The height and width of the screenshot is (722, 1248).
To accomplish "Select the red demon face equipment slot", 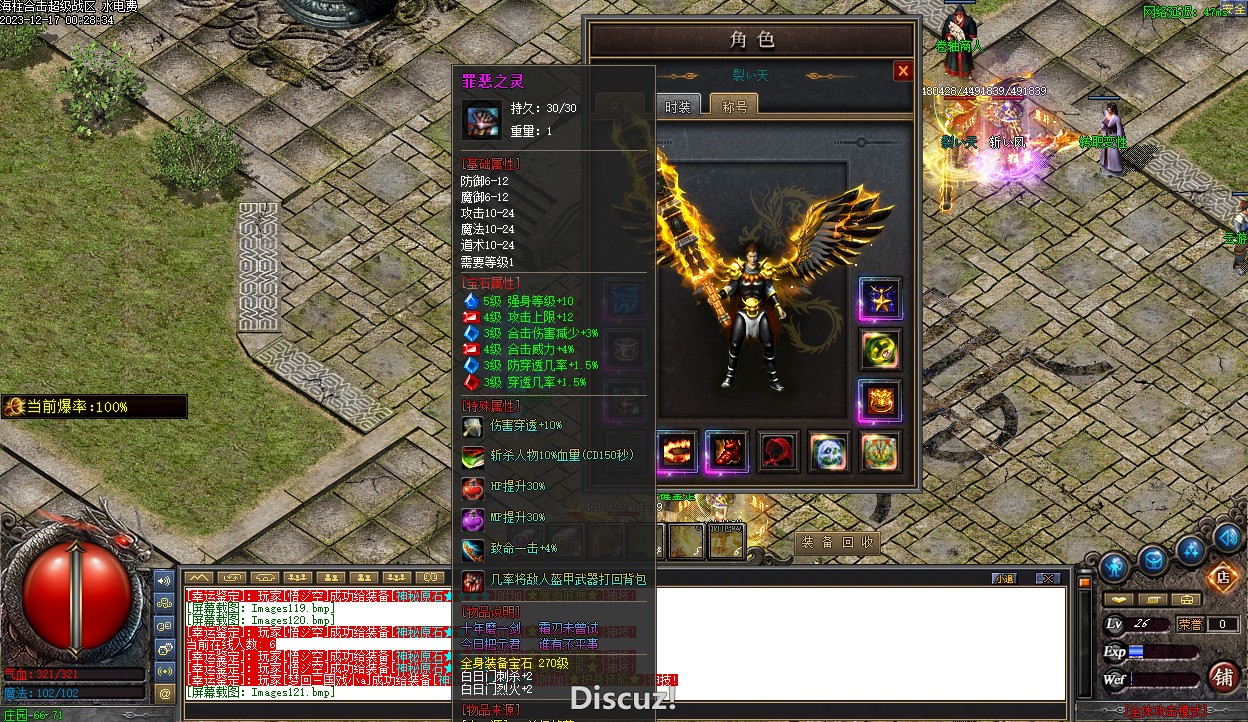I will [x=726, y=452].
